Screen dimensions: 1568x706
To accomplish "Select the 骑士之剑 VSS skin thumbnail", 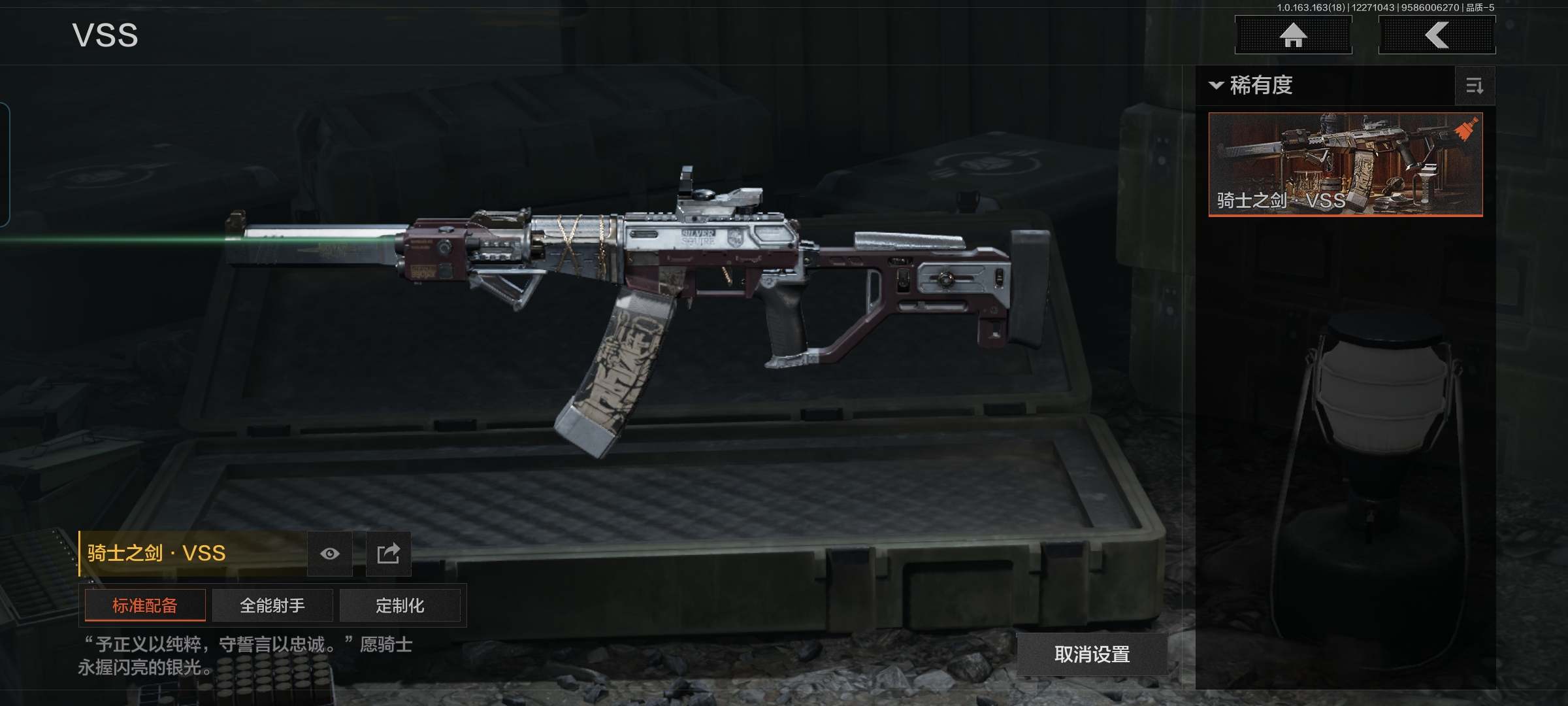I will coord(1345,164).
